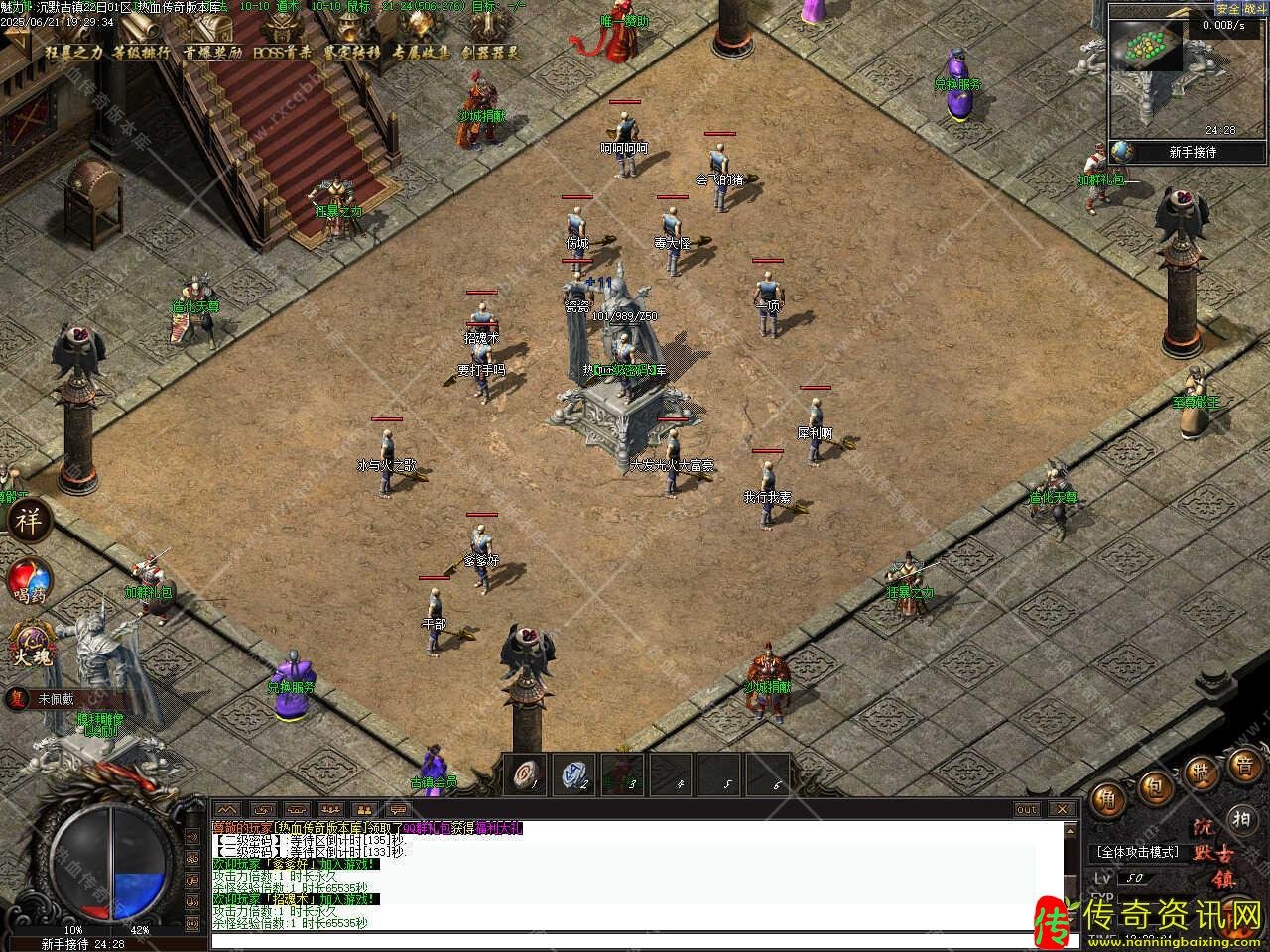Open the 狂暴之力 menu
1270x952 pixels.
[73, 52]
